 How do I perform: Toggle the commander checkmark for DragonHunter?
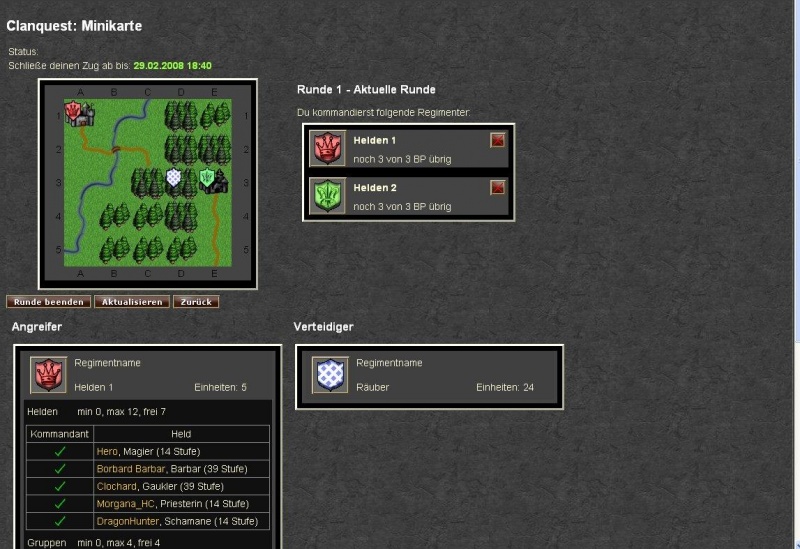point(59,521)
